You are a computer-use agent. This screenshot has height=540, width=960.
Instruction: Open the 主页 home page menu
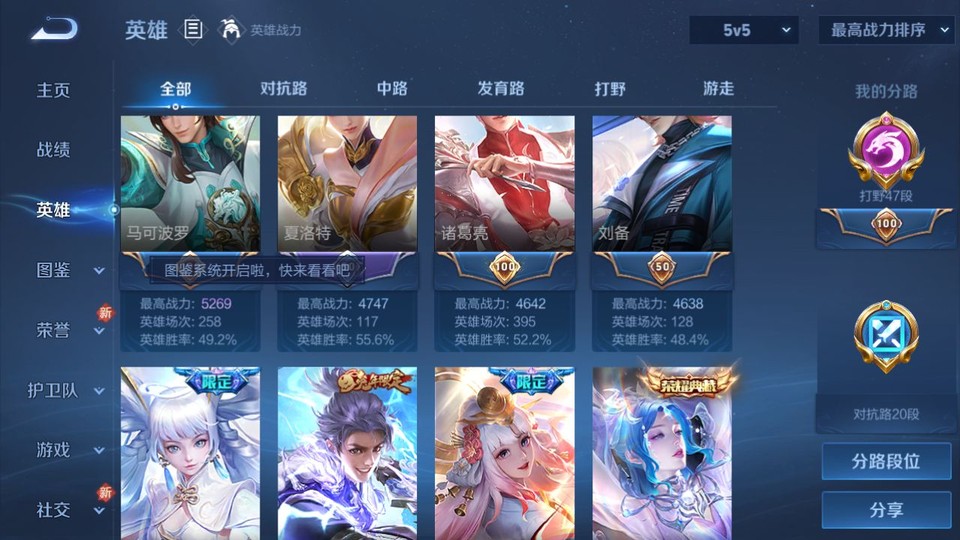tap(54, 90)
